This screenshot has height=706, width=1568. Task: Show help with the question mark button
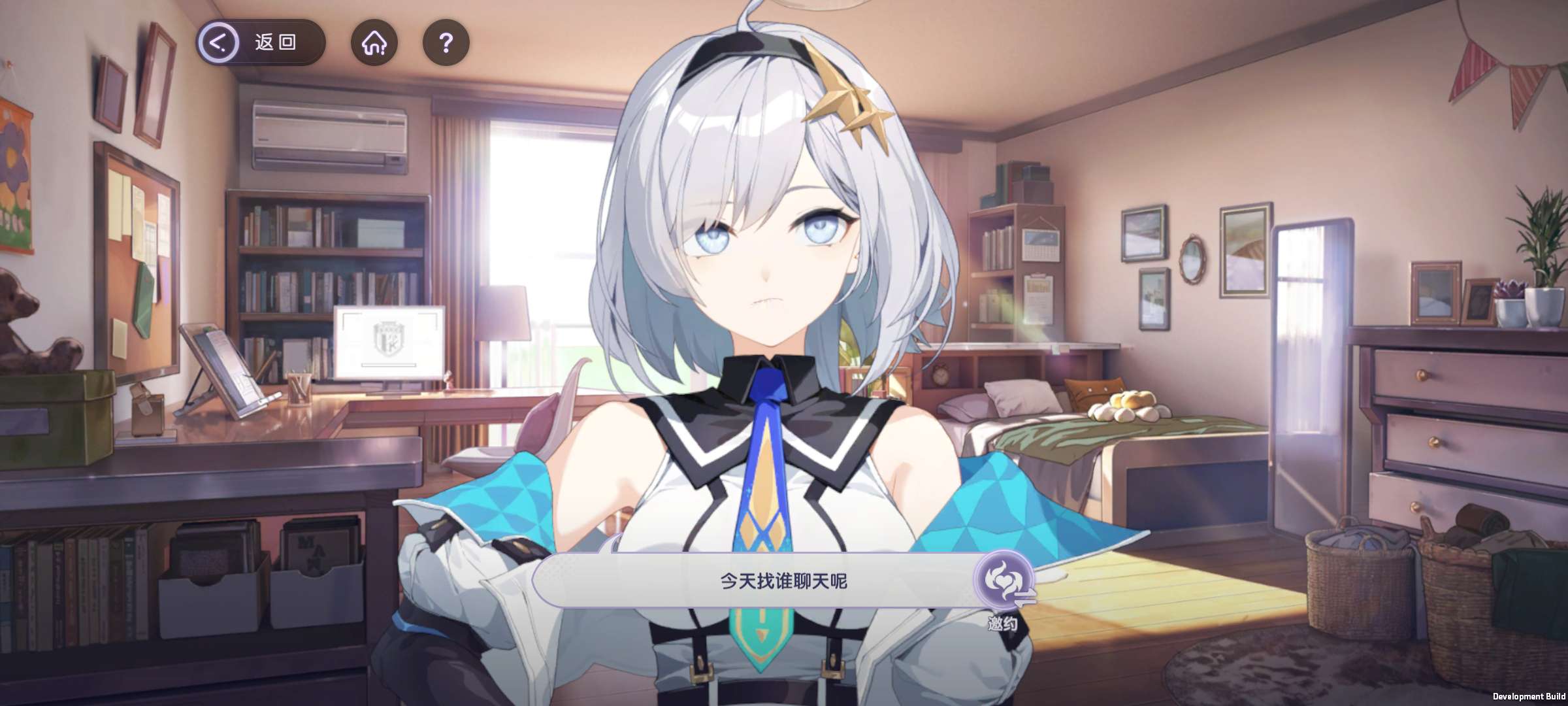446,43
